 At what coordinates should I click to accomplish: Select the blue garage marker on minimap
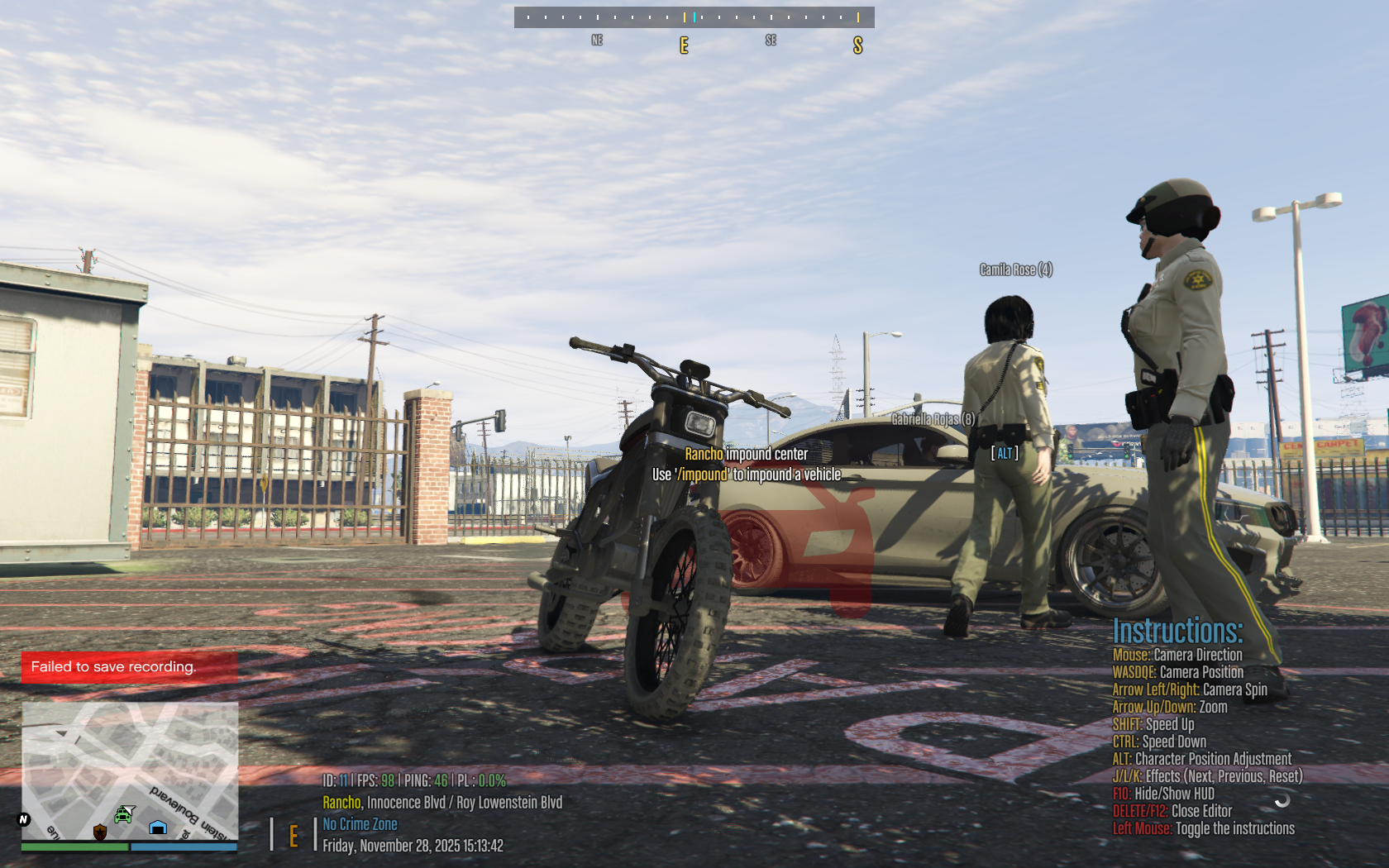158,827
